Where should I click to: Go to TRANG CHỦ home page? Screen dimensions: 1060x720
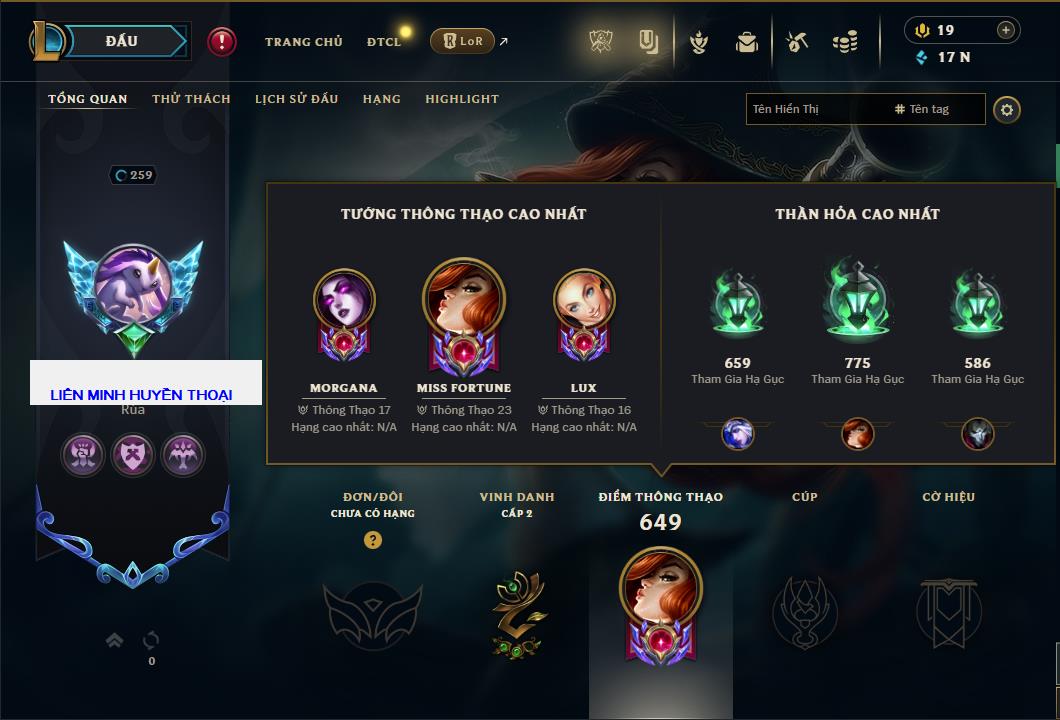coord(303,42)
